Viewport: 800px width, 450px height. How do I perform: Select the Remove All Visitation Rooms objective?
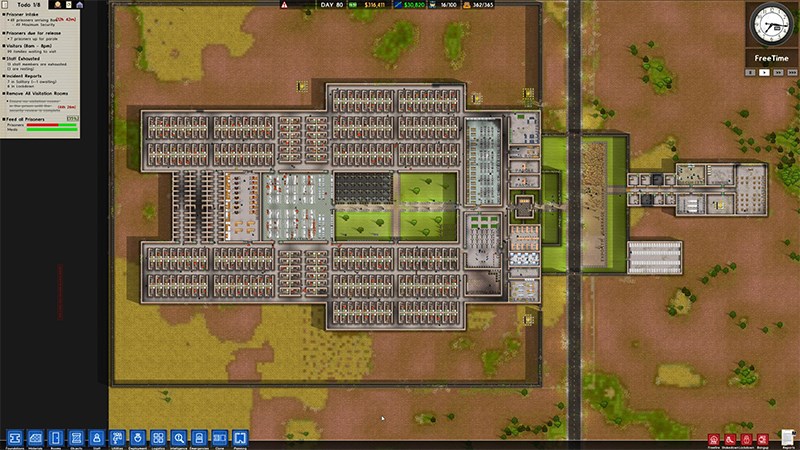pyautogui.click(x=40, y=91)
